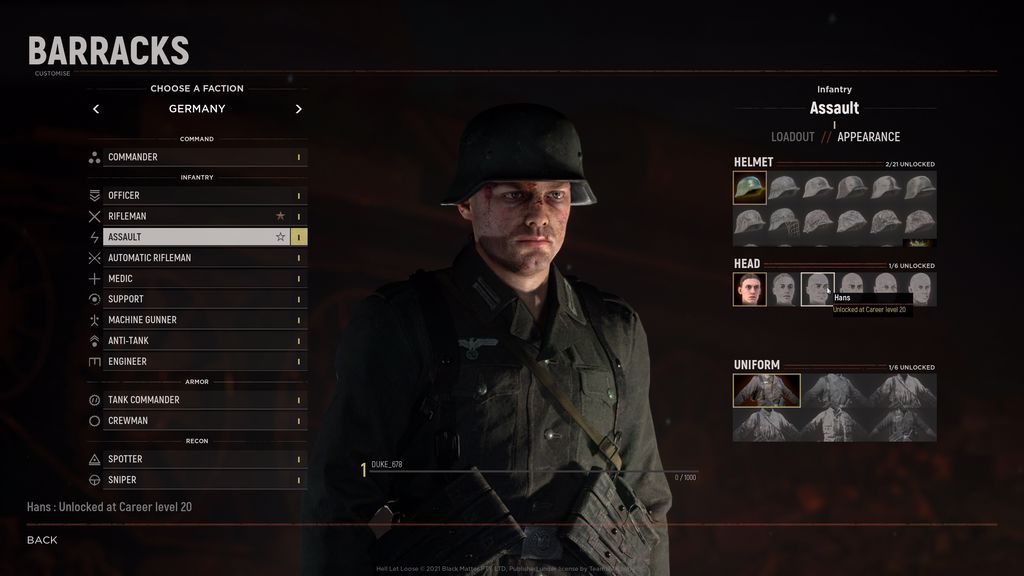1024x576 pixels.
Task: Choose the Hans head option
Action: 817,289
